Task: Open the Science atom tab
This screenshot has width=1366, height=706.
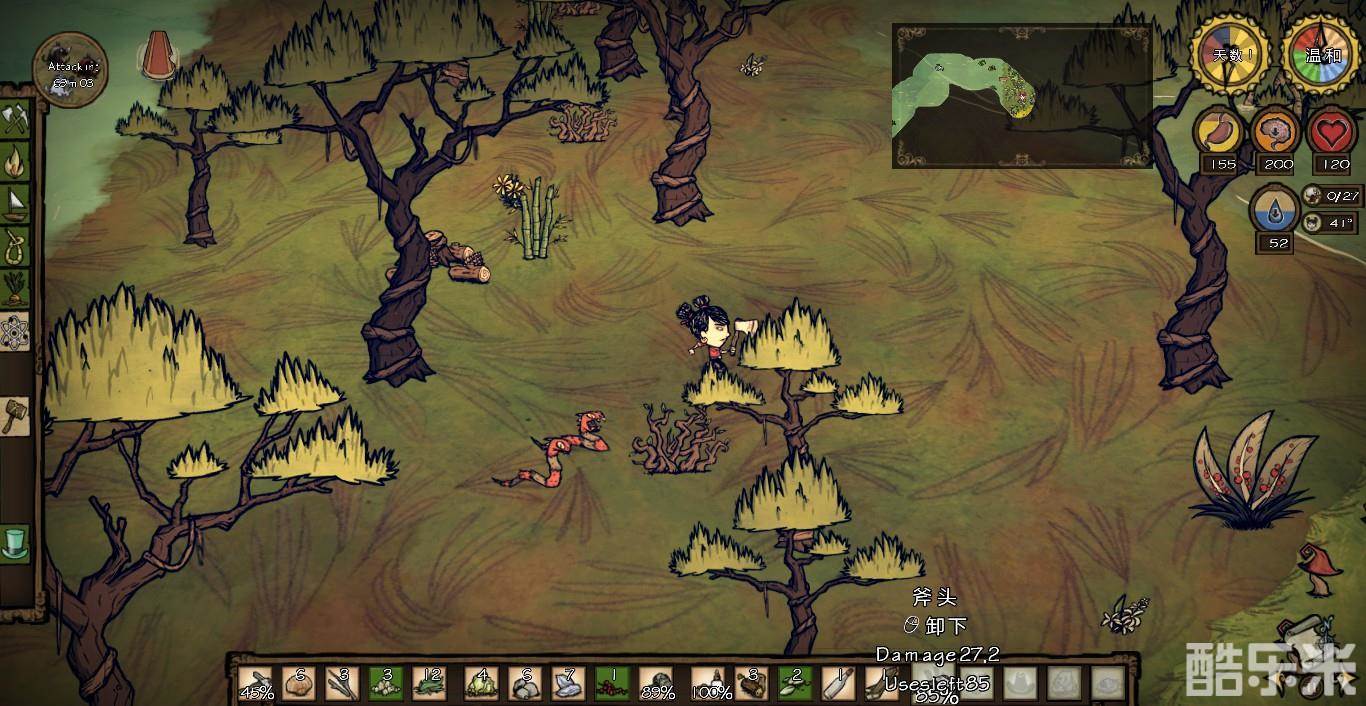Action: 16,329
